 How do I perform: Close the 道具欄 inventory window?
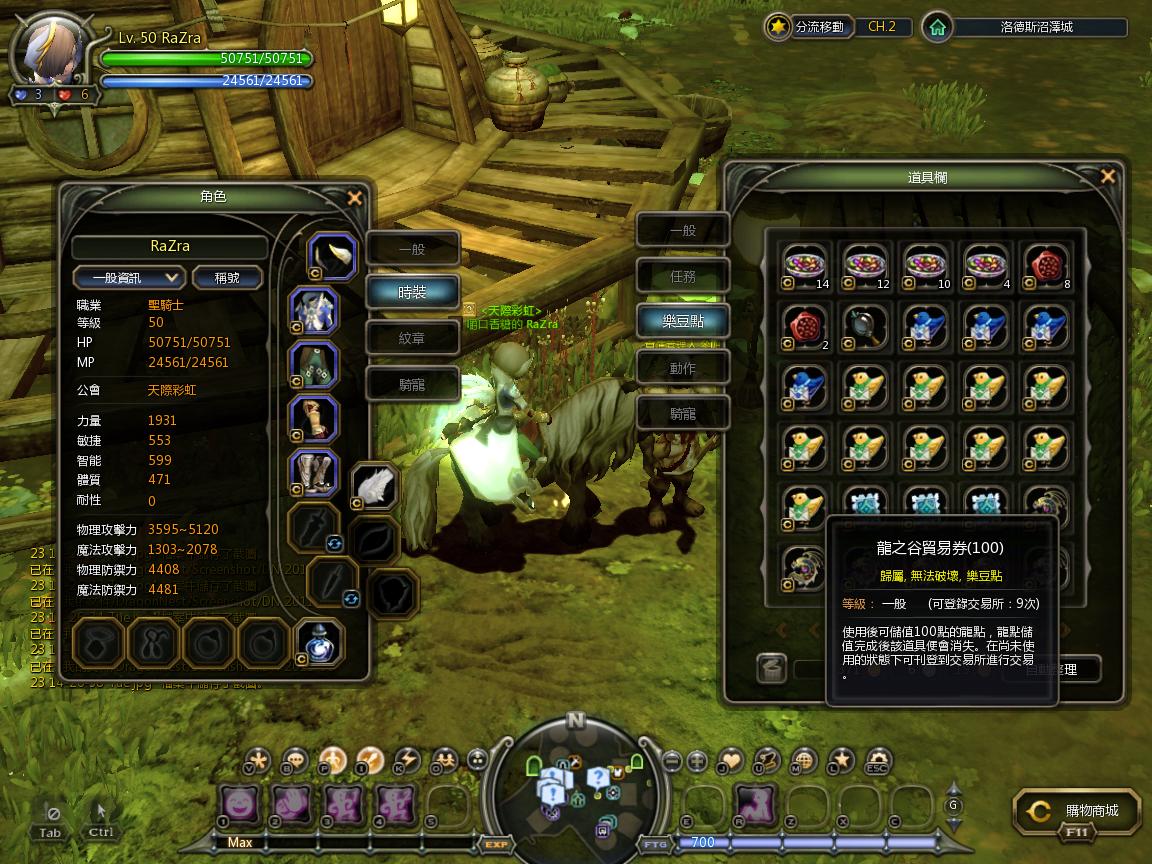[1107, 177]
